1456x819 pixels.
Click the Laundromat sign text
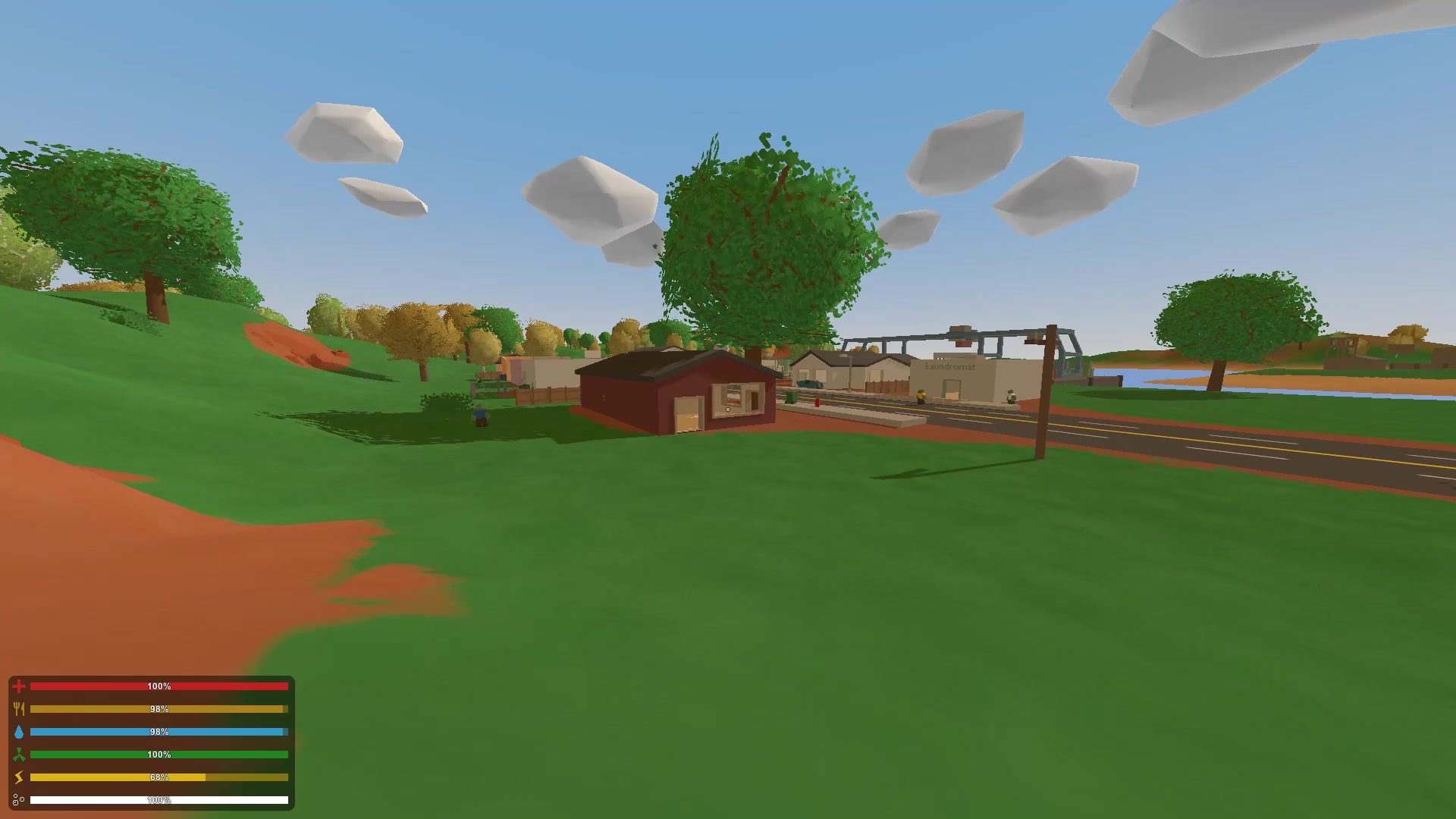[950, 366]
